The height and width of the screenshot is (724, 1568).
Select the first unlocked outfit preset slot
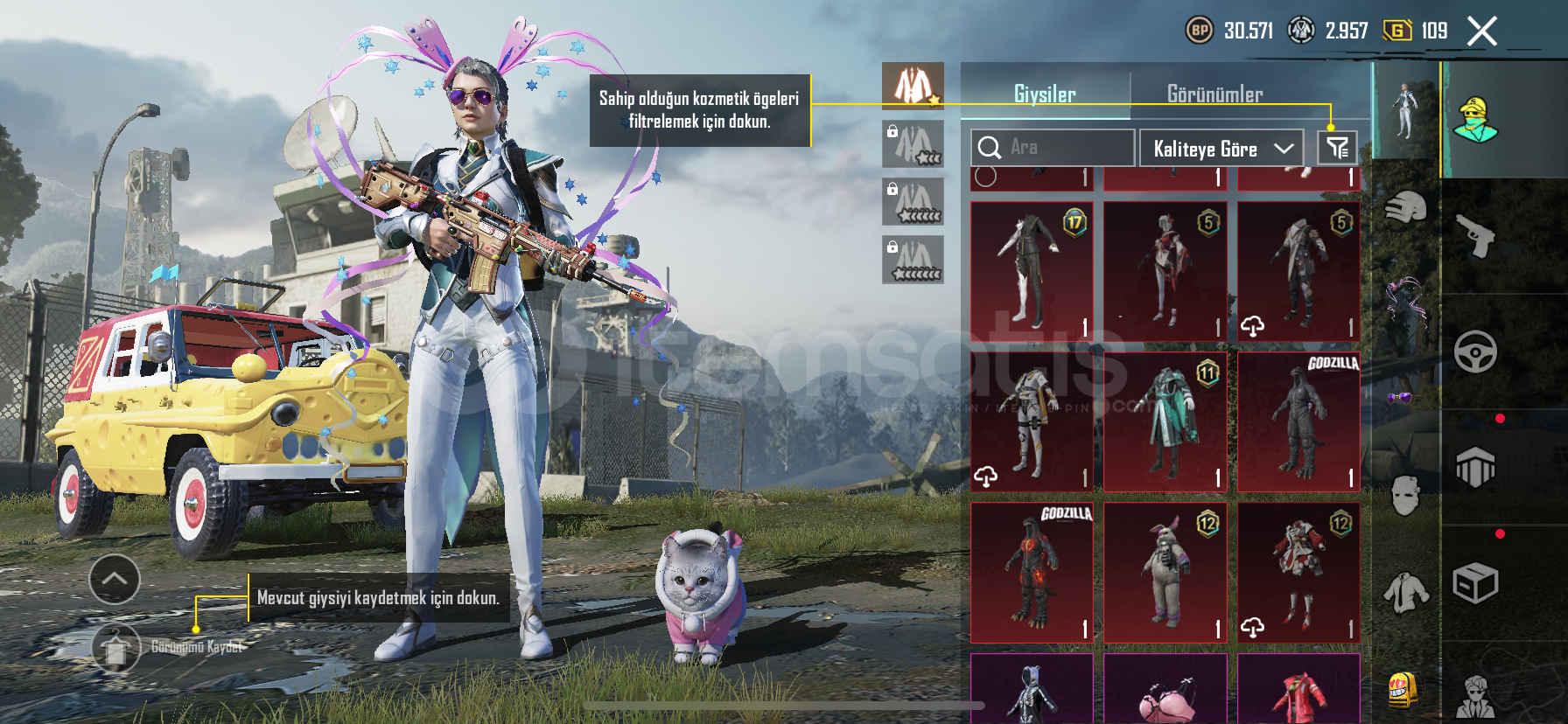click(x=913, y=85)
